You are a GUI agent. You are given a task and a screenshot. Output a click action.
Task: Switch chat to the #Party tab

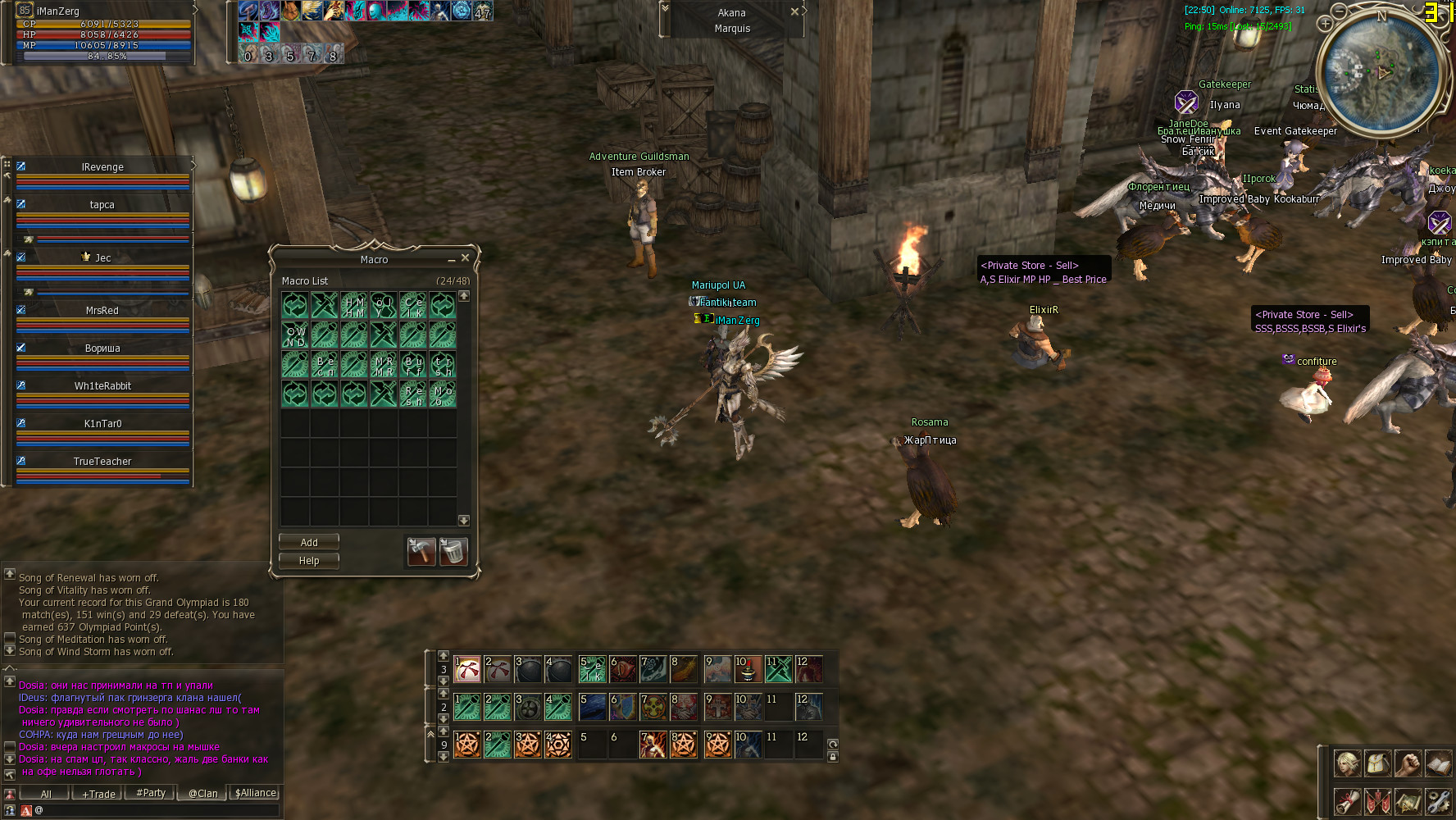(151, 793)
